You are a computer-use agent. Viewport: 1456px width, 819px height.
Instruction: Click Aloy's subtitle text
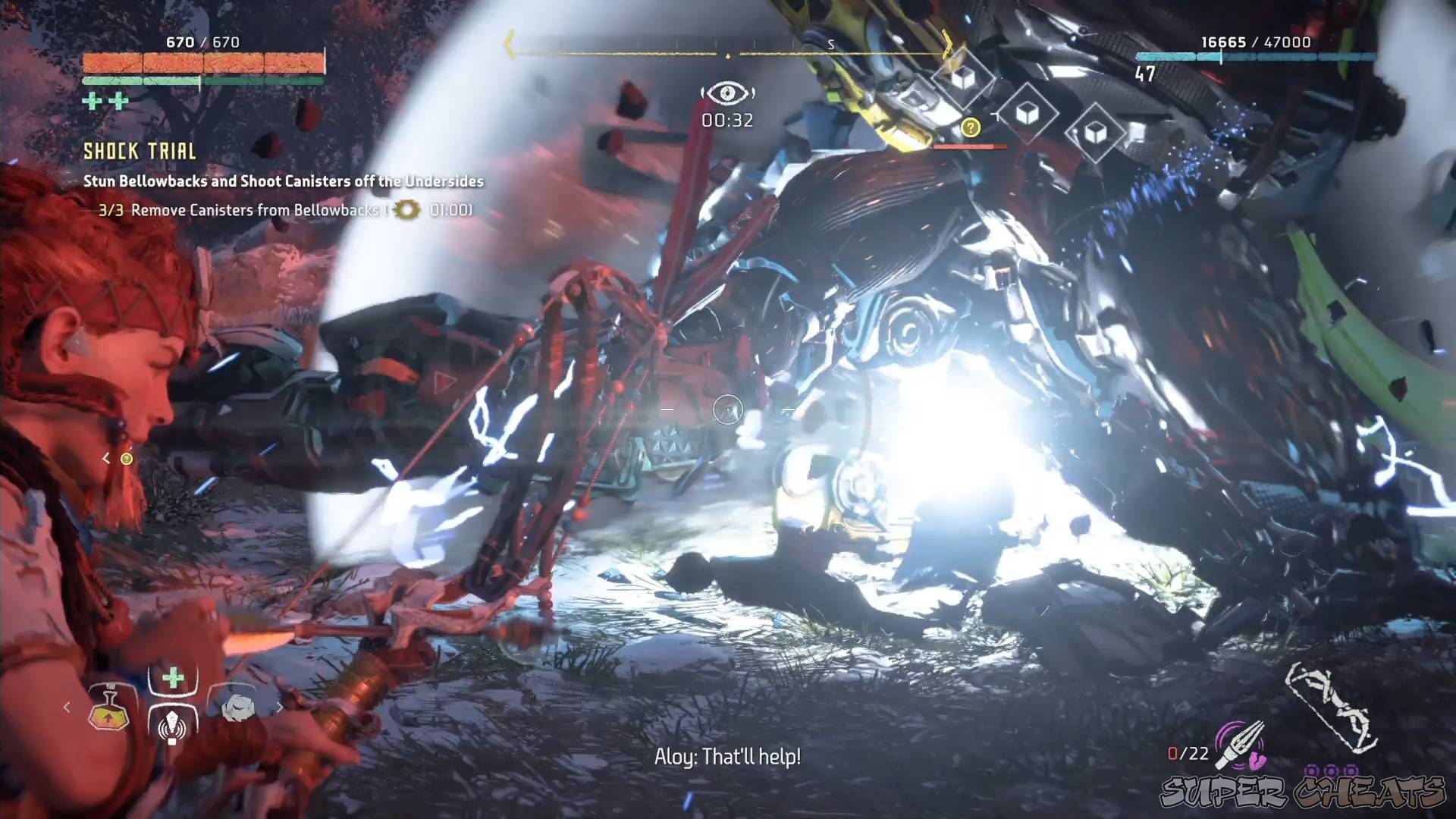728,756
